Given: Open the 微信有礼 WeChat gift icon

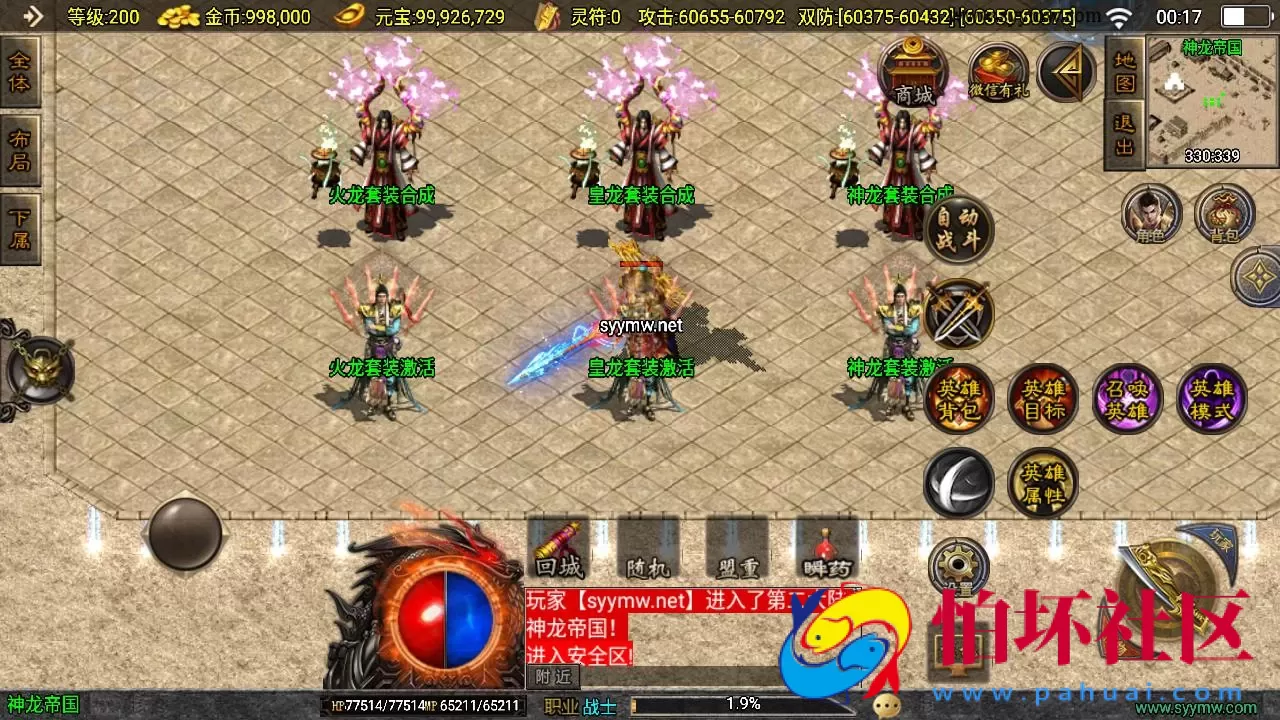Looking at the screenshot, I should [x=997, y=72].
